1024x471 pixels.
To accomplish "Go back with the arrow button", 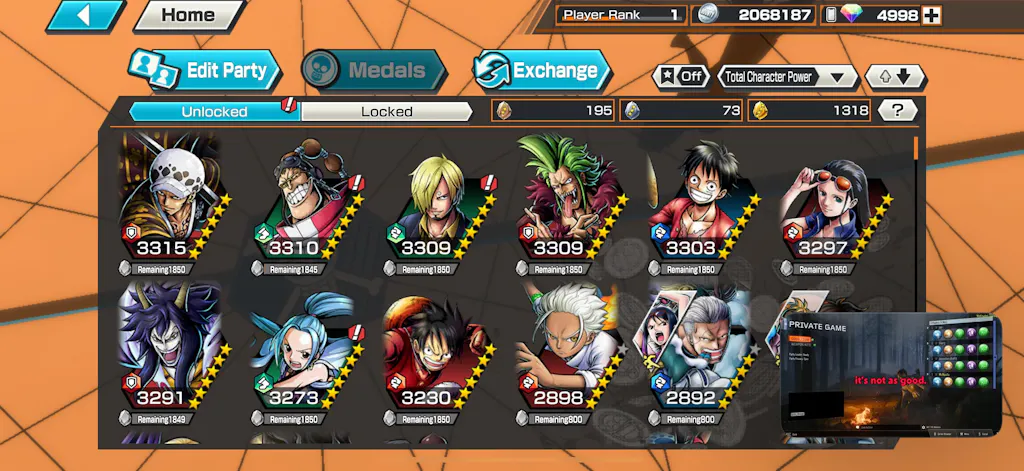I will pyautogui.click(x=85, y=15).
